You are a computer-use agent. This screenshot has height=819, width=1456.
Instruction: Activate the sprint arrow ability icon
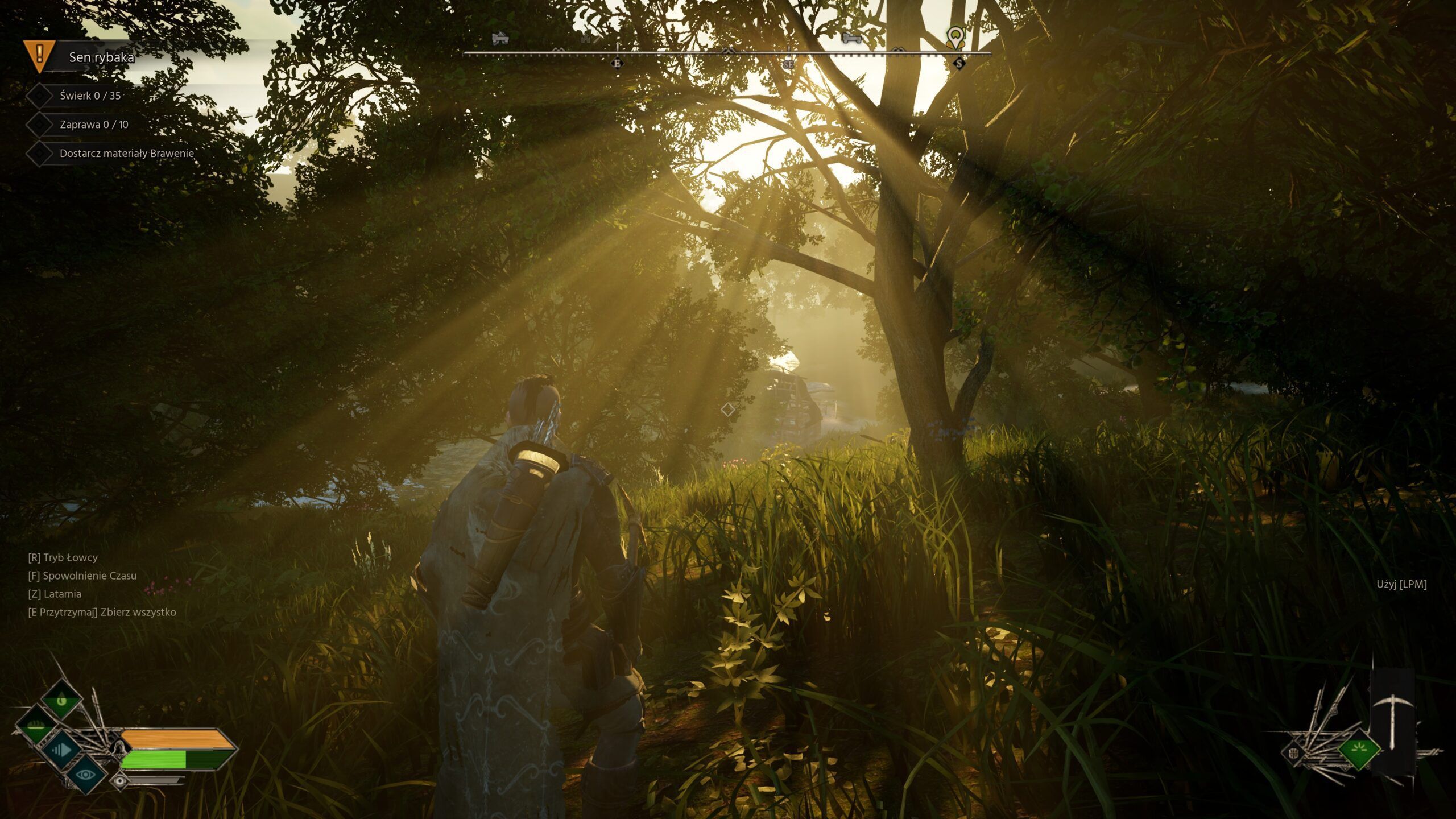tap(61, 750)
